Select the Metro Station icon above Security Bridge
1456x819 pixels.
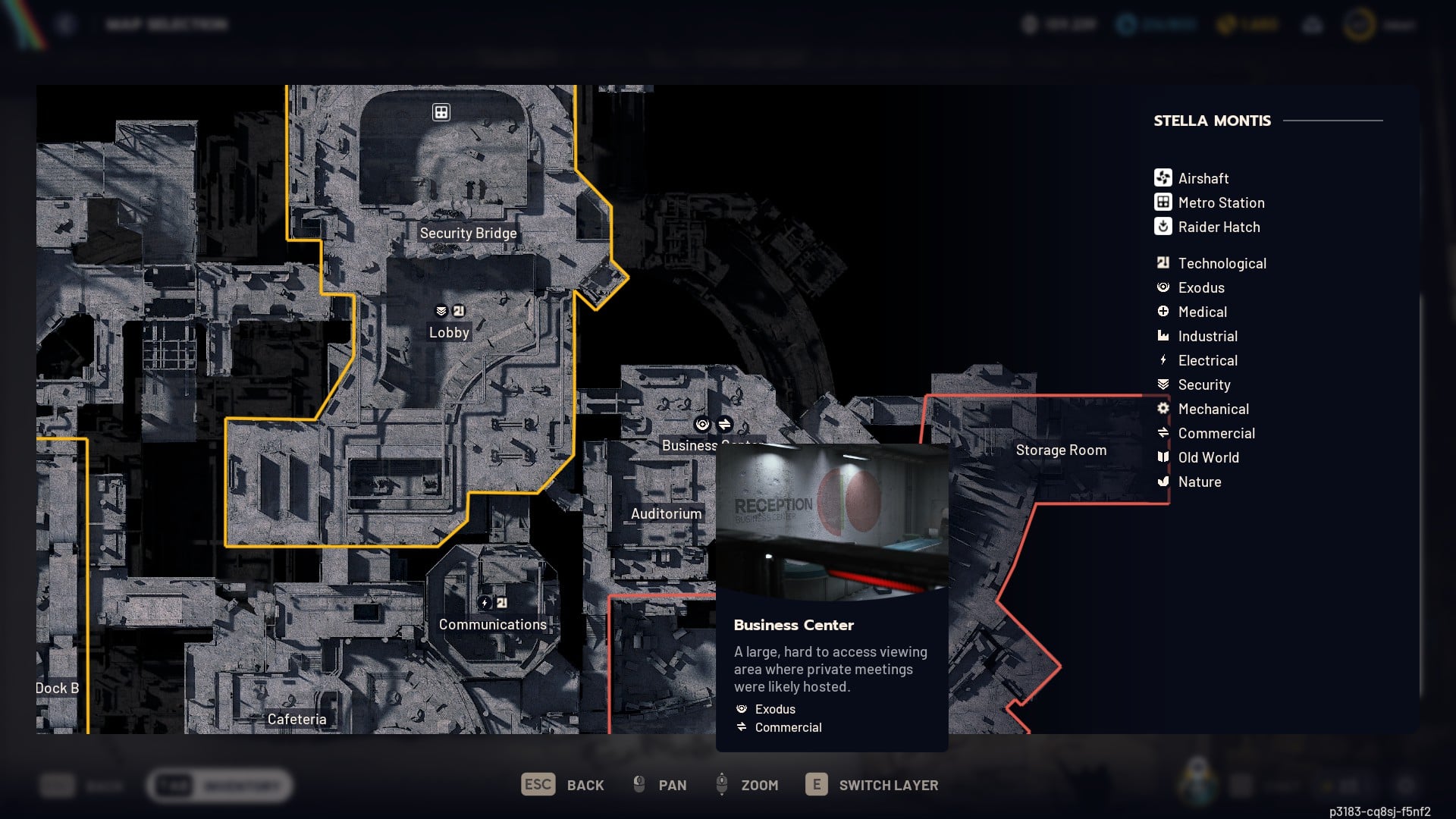(x=440, y=111)
